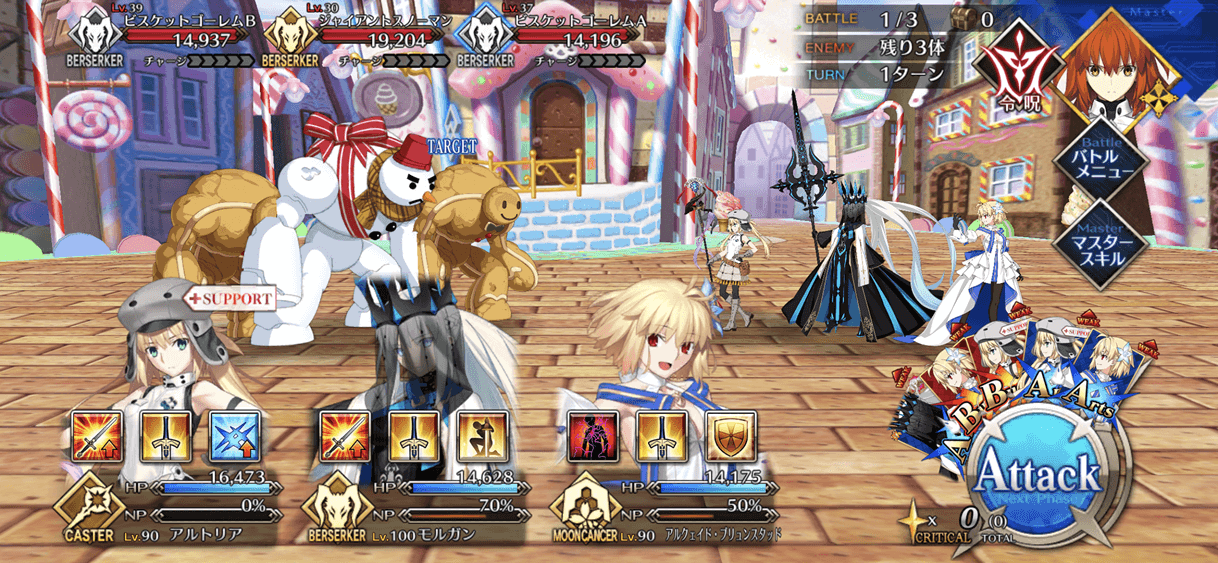Viewport: 1218px width, 563px height.
Task: Activate Arcueid's dark red figure skill
Action: click(592, 435)
